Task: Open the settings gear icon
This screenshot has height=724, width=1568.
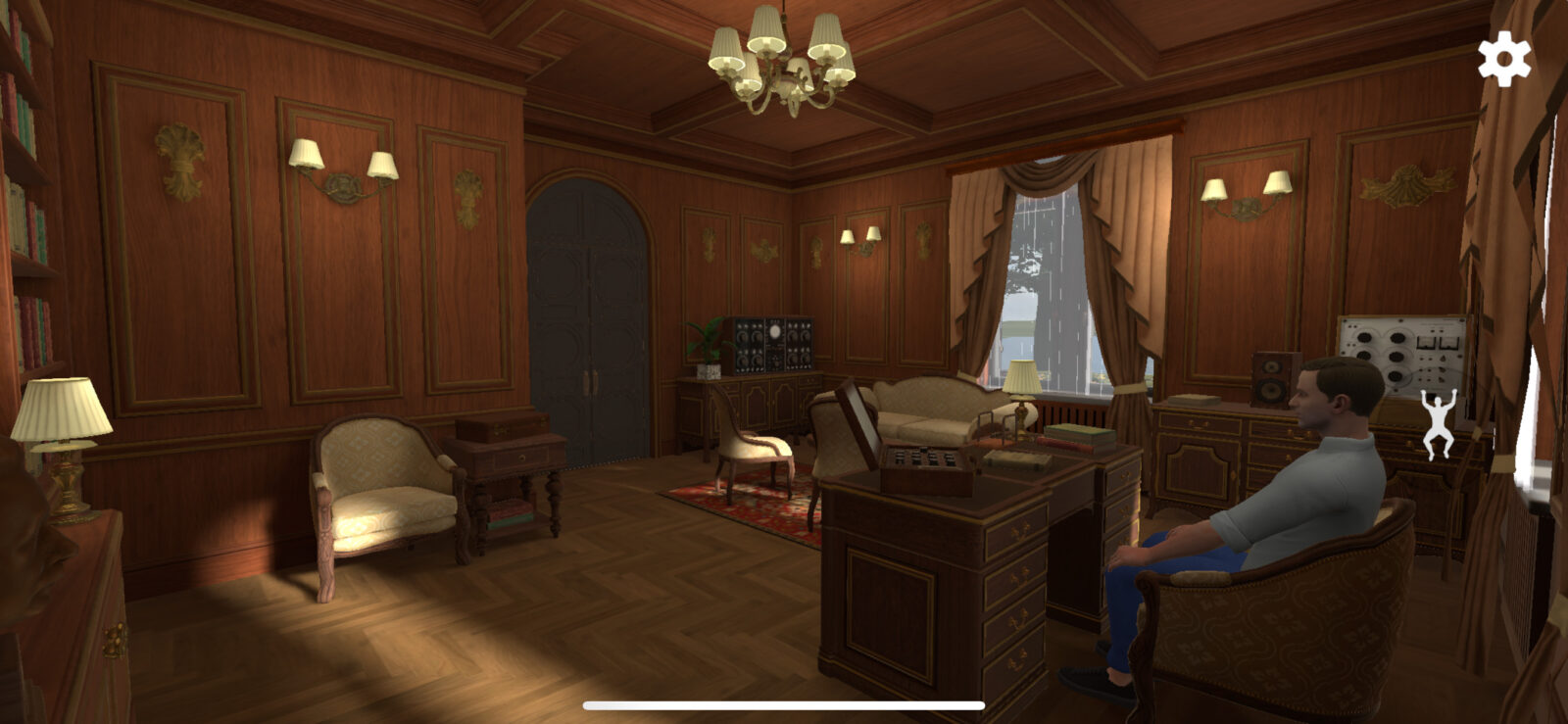Action: [1503, 59]
